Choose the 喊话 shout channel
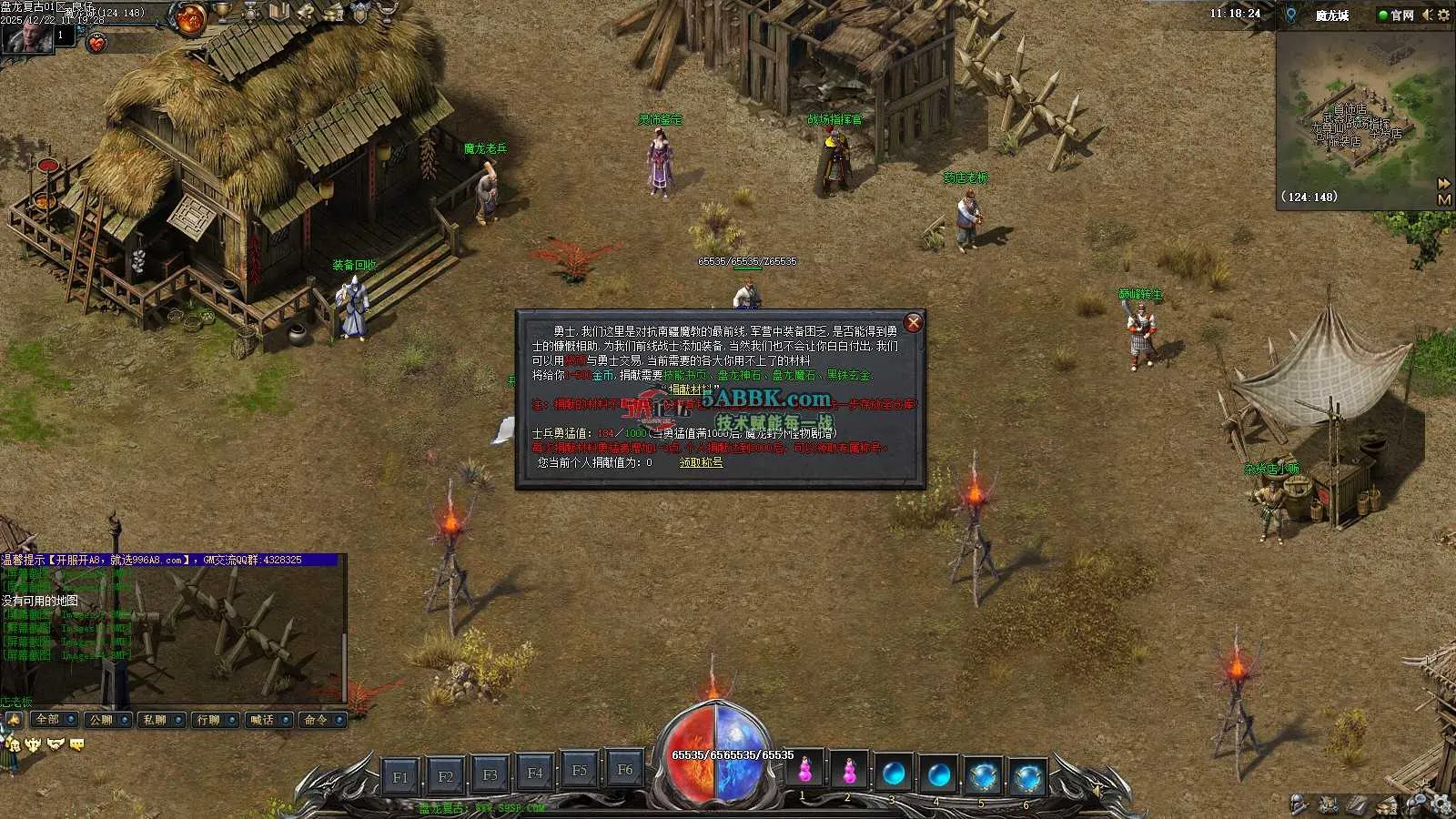 (x=262, y=720)
